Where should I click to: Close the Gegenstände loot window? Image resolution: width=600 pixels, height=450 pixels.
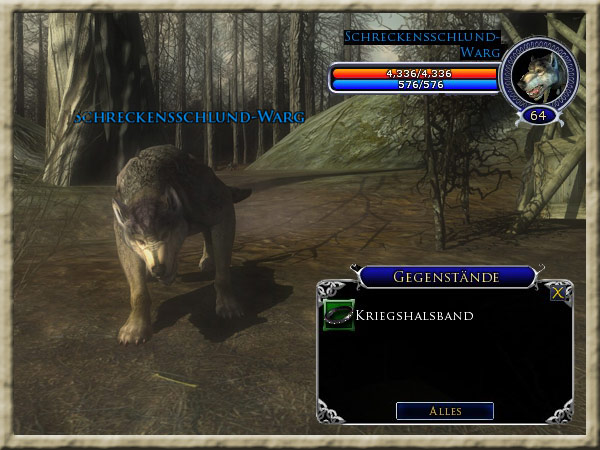[557, 293]
